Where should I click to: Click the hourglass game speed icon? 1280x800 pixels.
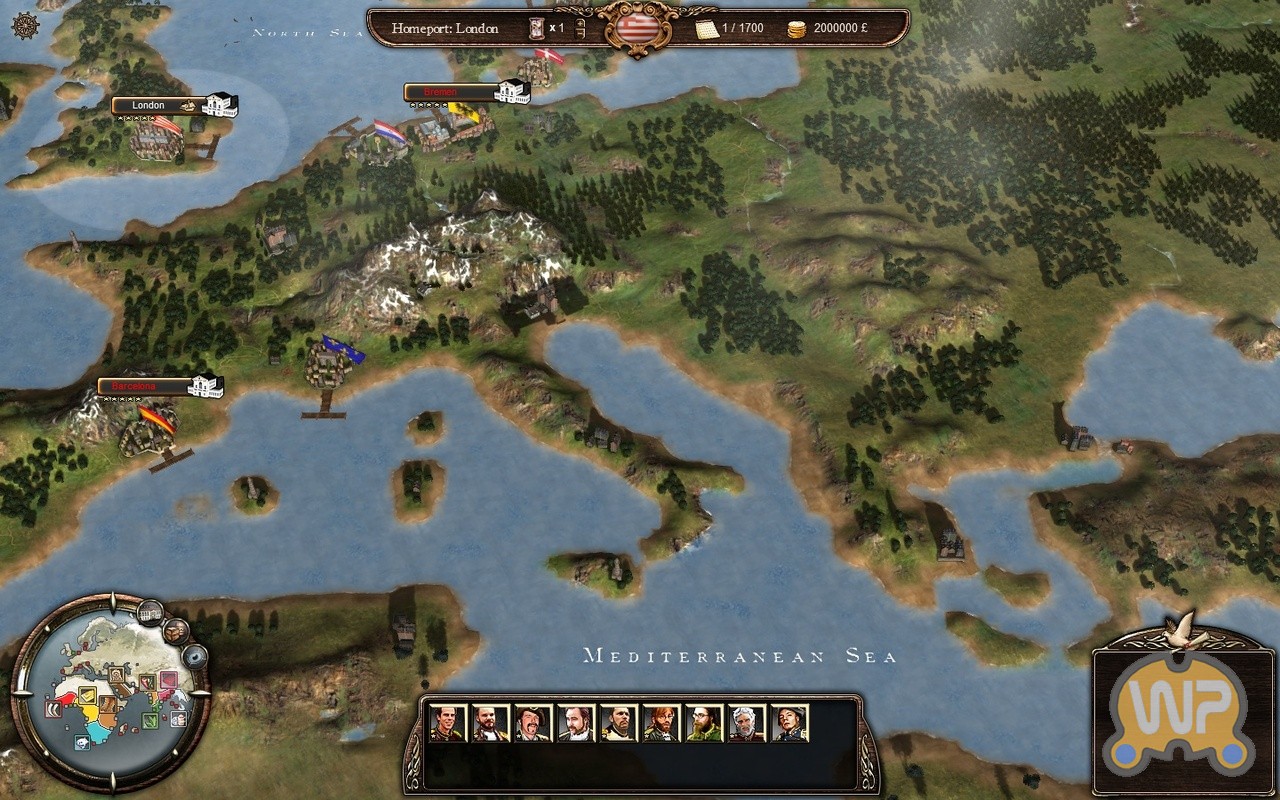[537, 28]
